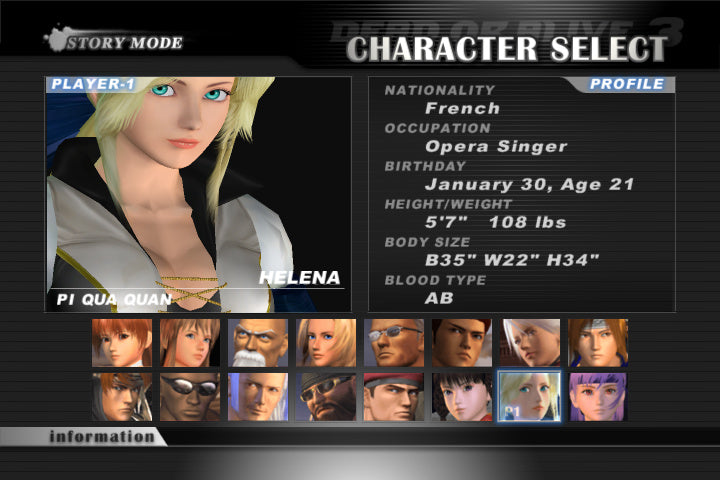Select Kasumi's portrait with orange hair
This screenshot has width=720, height=480.
pos(122,343)
